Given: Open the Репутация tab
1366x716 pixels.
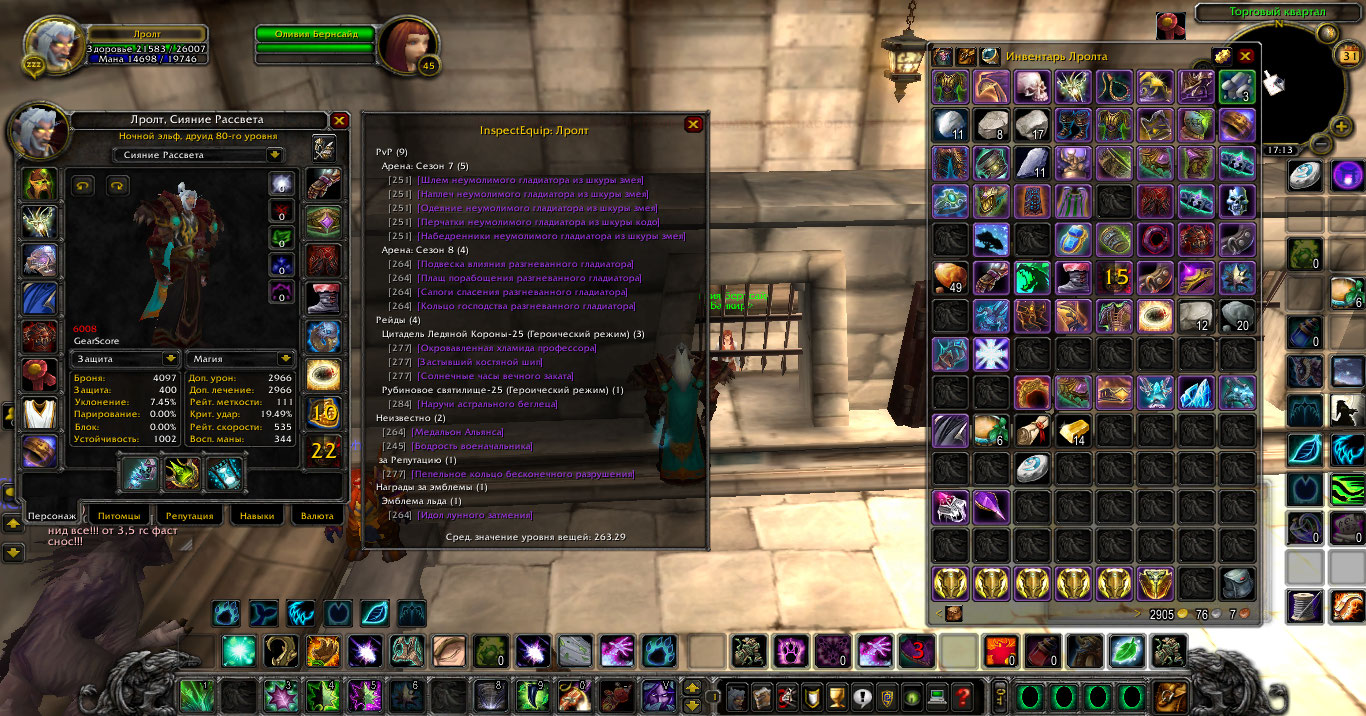Looking at the screenshot, I should [190, 516].
